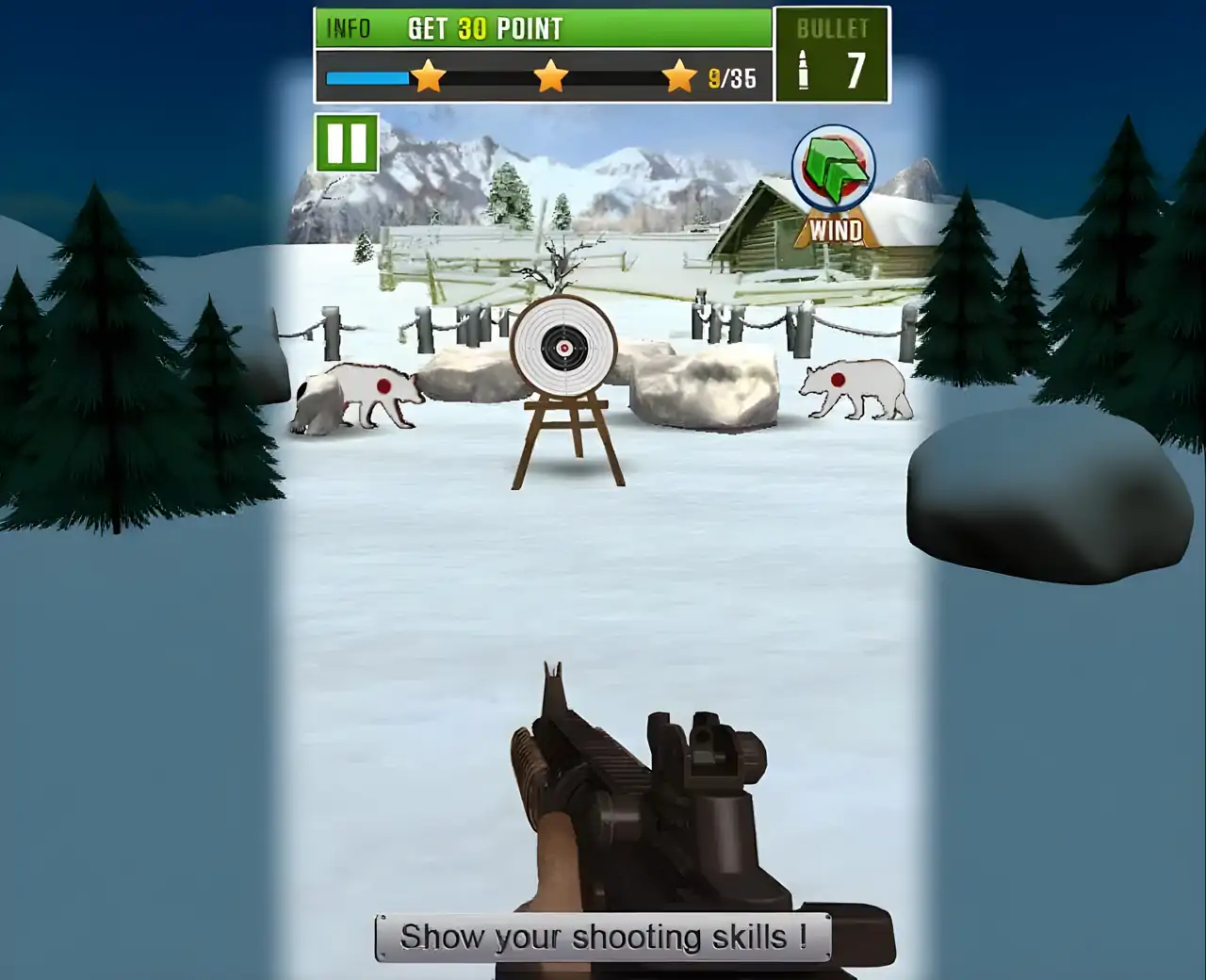Screen dimensions: 1206x980
Task: Tap the 'Show your shooting skills !' banner
Action: pos(600,937)
